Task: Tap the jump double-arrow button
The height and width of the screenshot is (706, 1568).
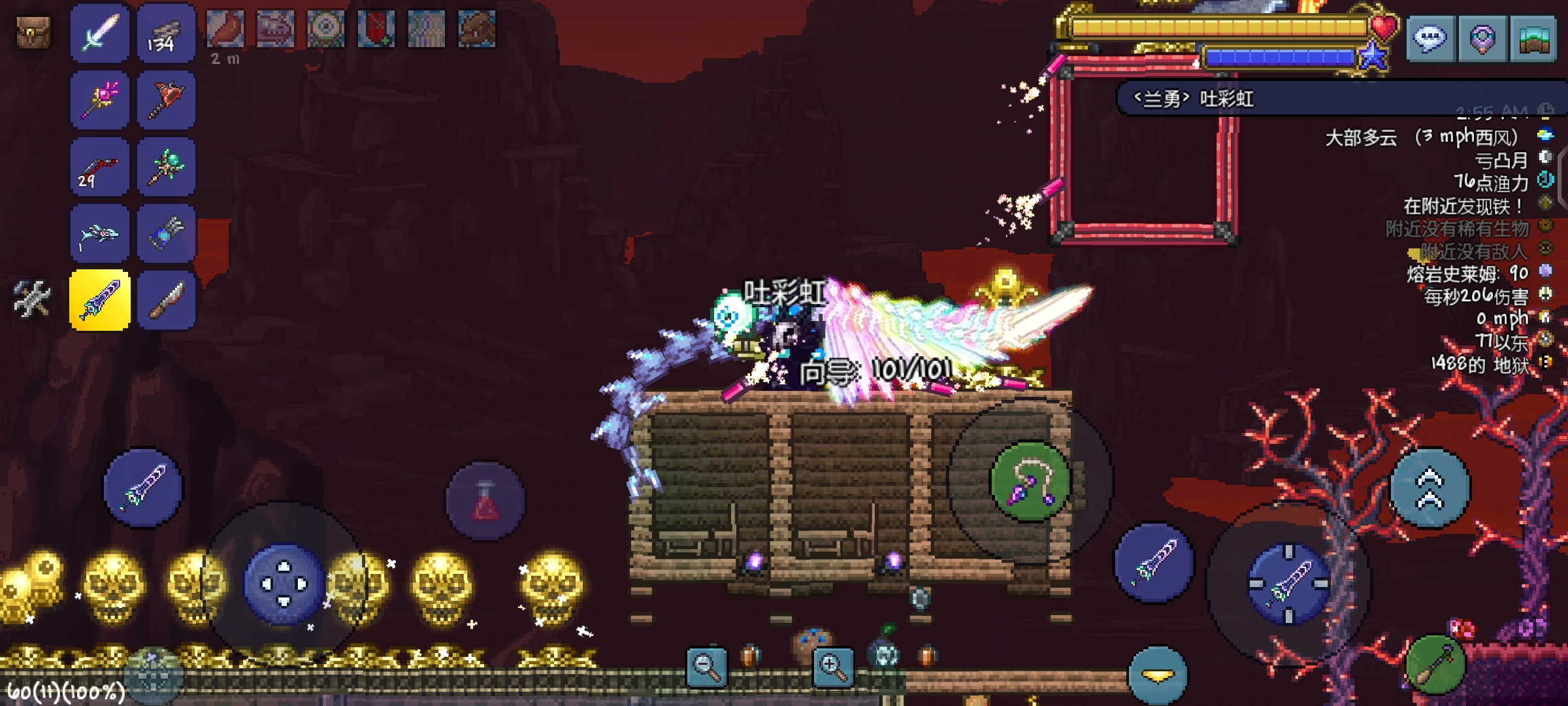Action: pyautogui.click(x=1429, y=488)
